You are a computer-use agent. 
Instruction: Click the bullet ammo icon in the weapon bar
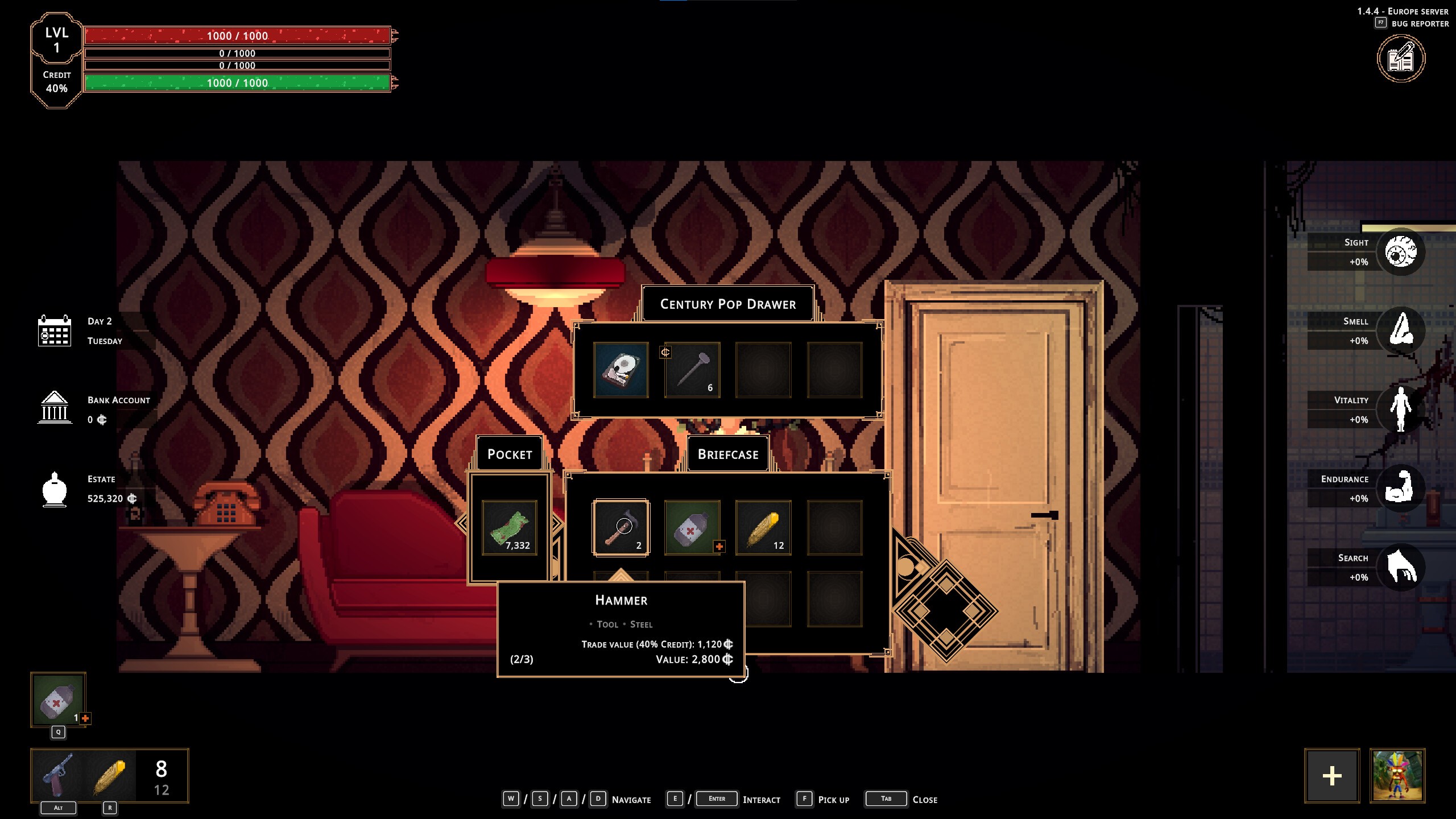(109, 775)
